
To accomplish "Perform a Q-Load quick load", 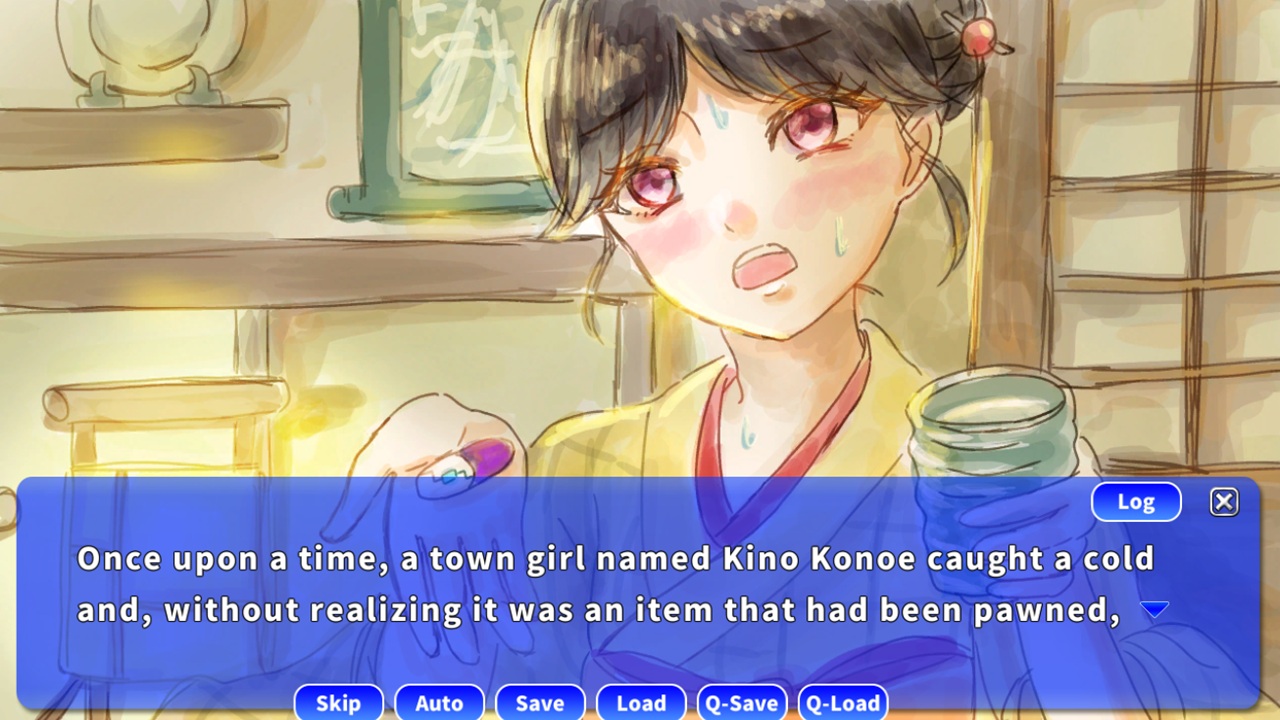I will [x=845, y=702].
